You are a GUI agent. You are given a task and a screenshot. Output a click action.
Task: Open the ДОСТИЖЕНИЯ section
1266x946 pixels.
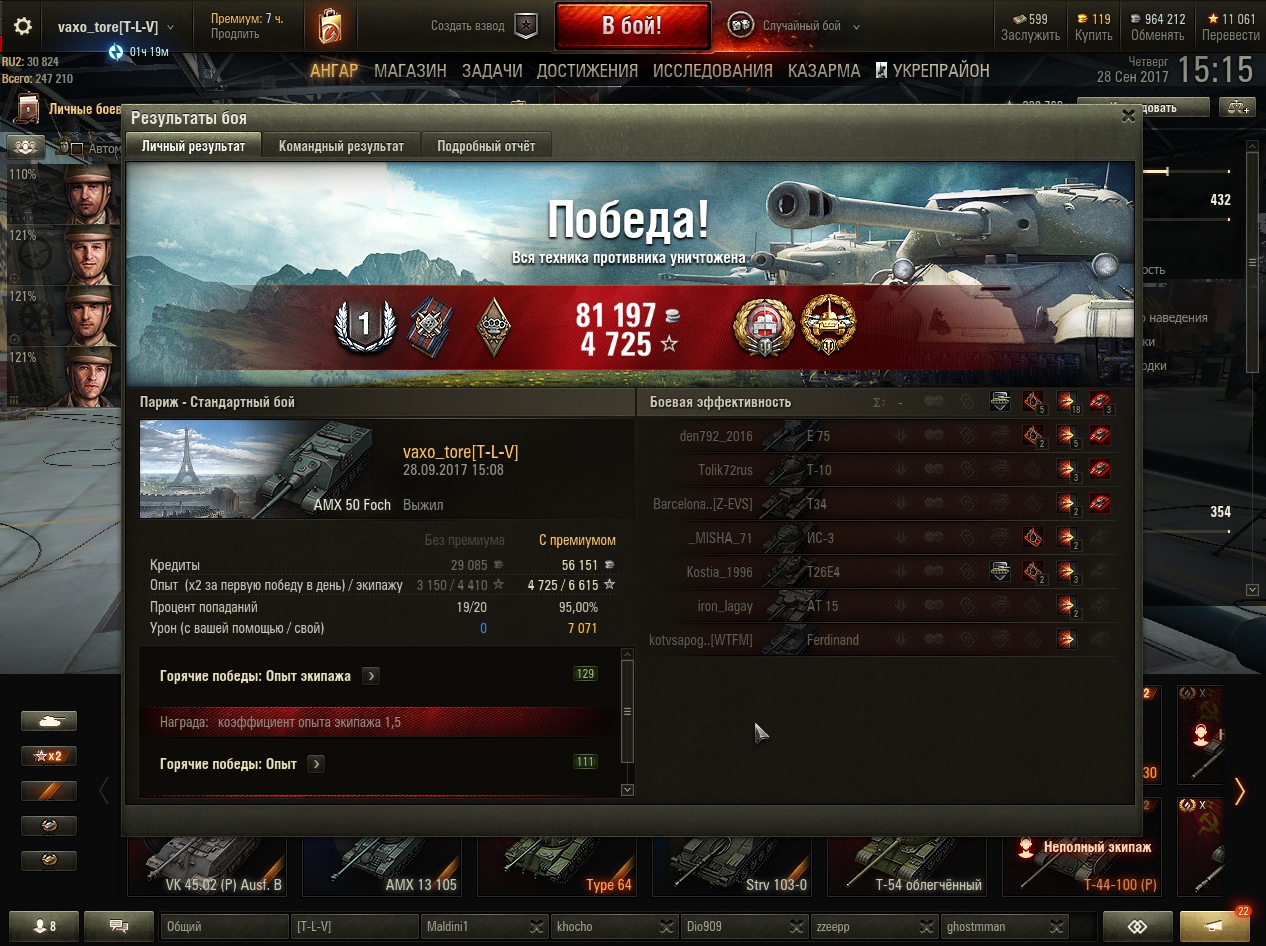tap(587, 71)
